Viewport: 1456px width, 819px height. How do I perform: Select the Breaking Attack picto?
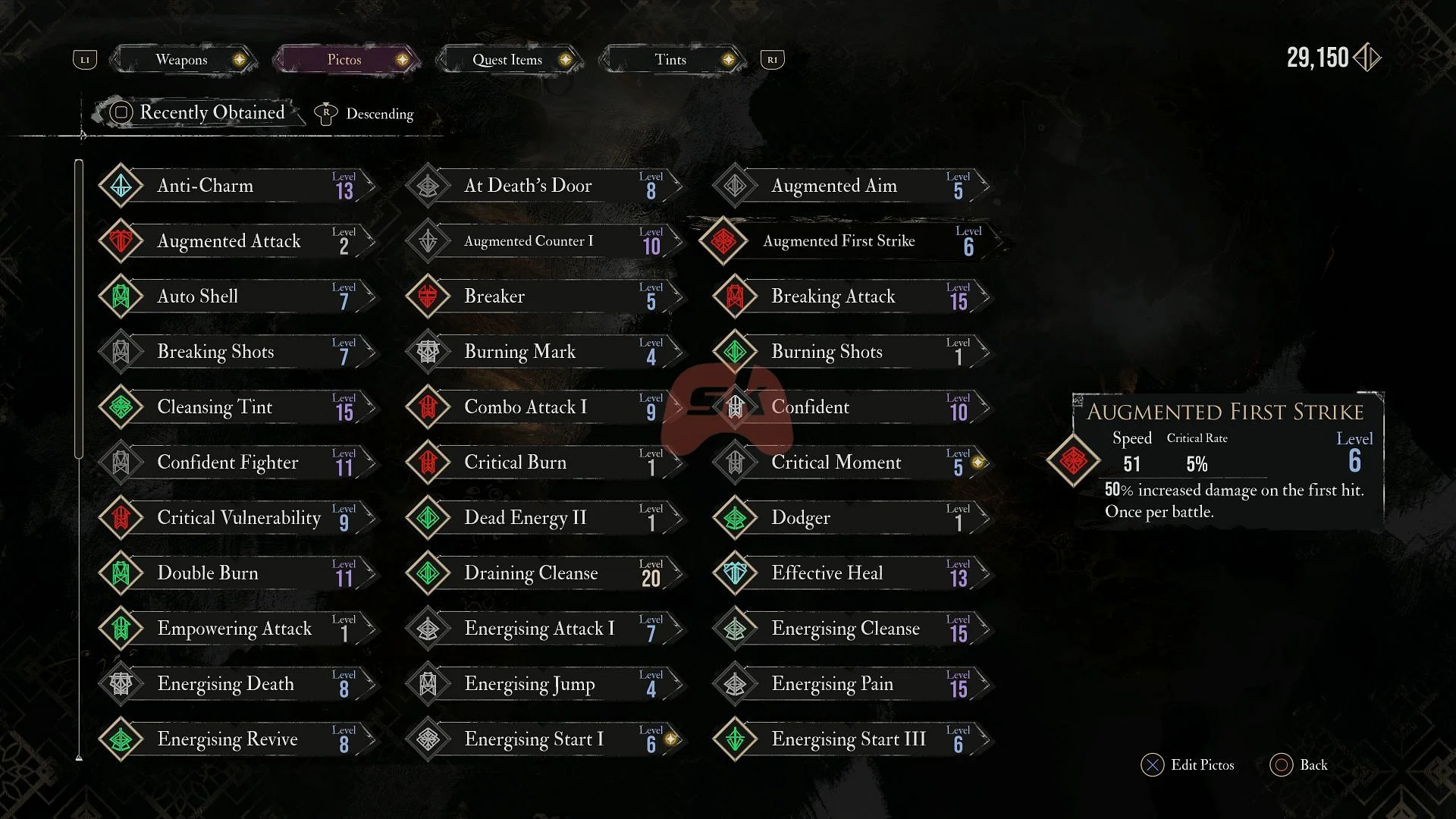pyautogui.click(x=851, y=297)
